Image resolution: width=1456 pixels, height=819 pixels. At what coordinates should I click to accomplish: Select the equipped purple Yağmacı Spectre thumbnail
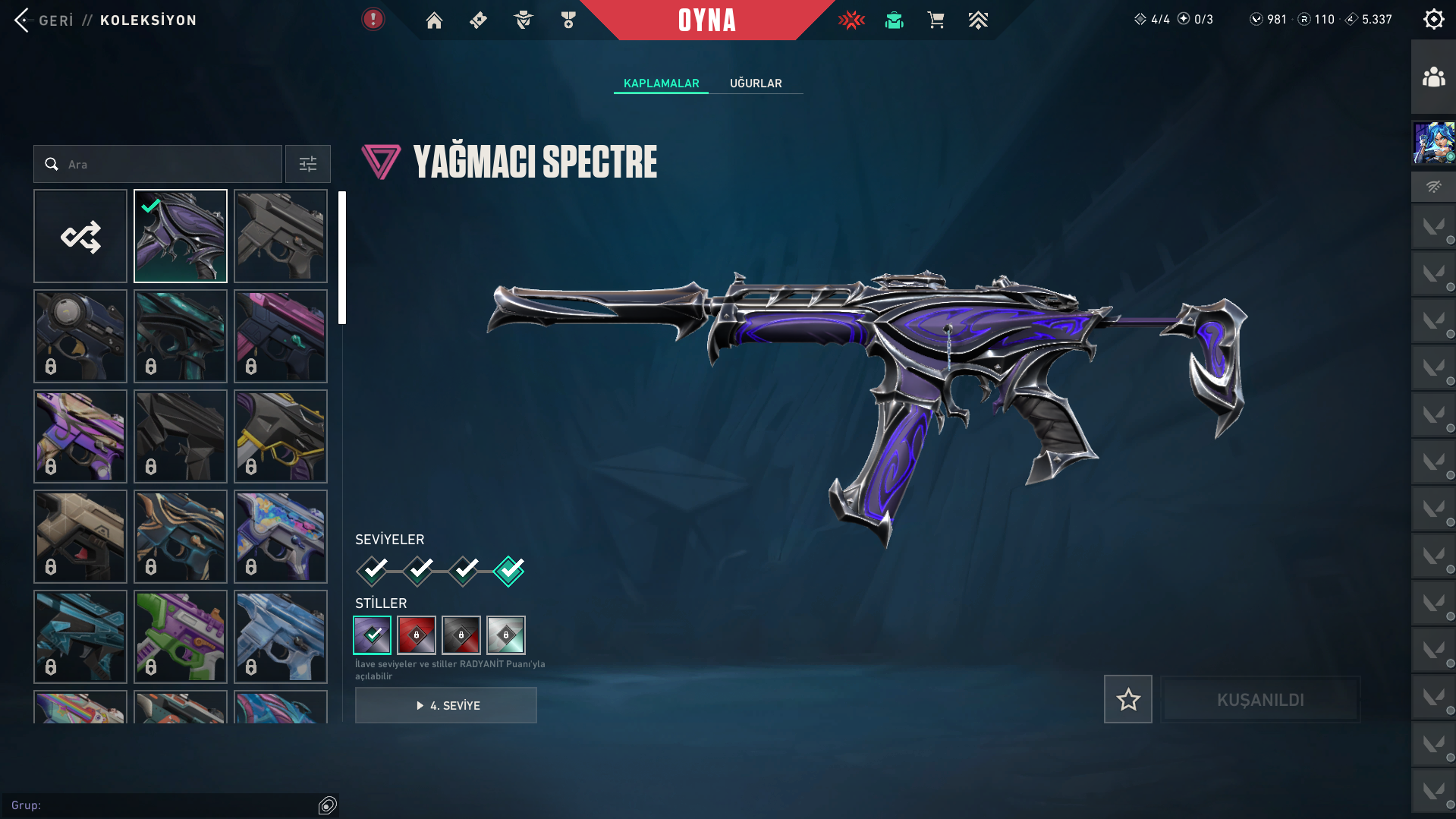[181, 236]
